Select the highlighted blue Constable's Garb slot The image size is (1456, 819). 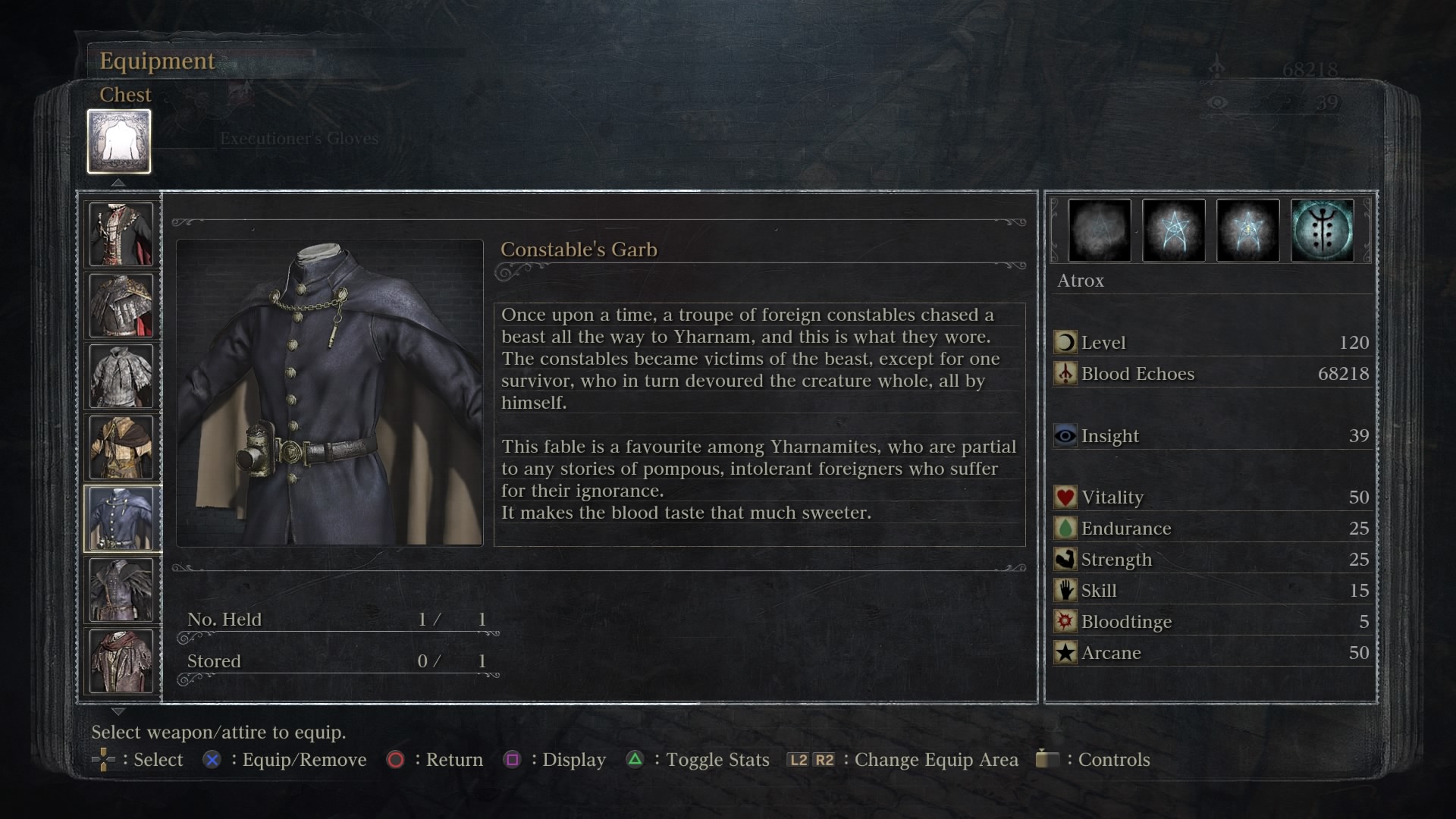click(x=121, y=519)
